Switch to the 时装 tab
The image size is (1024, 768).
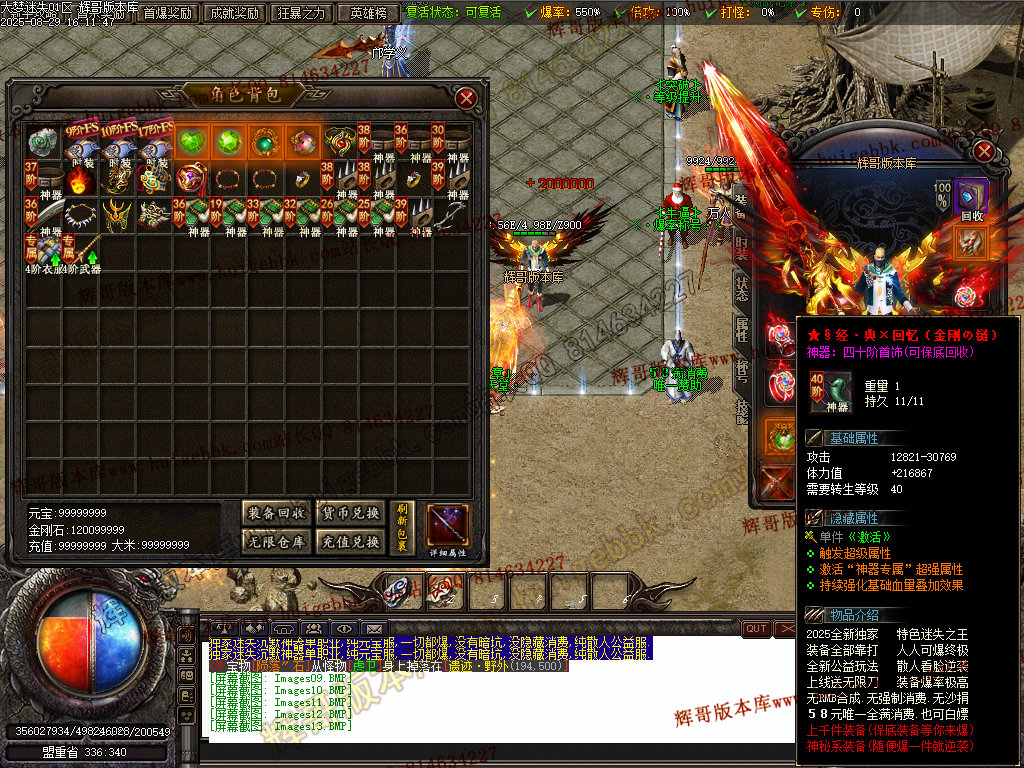[741, 246]
